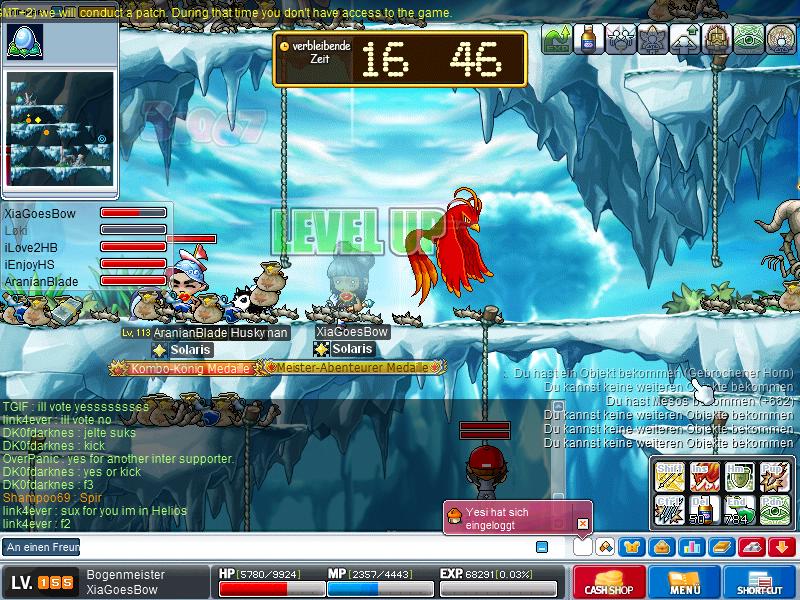Click the green EXP buff icon
This screenshot has width=800, height=600.
557,39
